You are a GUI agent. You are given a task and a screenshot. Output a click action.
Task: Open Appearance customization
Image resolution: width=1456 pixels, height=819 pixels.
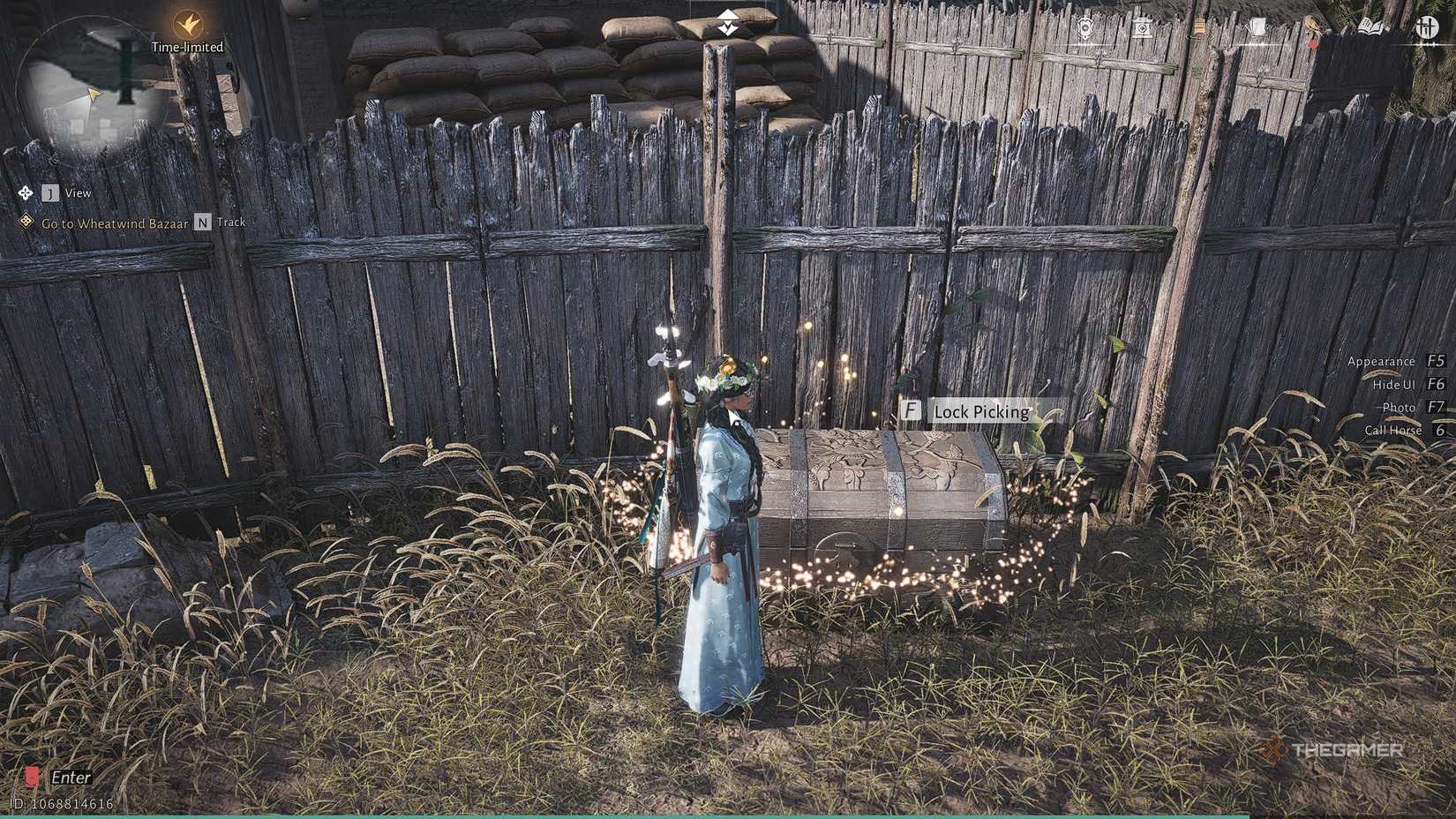(x=1383, y=361)
